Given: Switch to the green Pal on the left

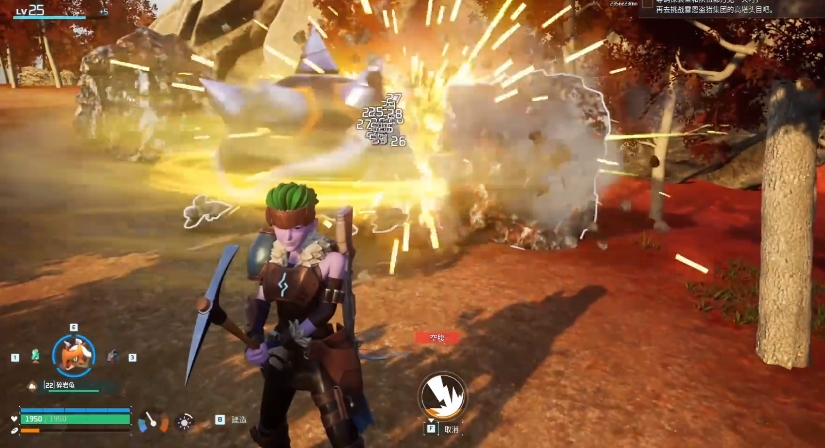Looking at the screenshot, I should point(35,355).
